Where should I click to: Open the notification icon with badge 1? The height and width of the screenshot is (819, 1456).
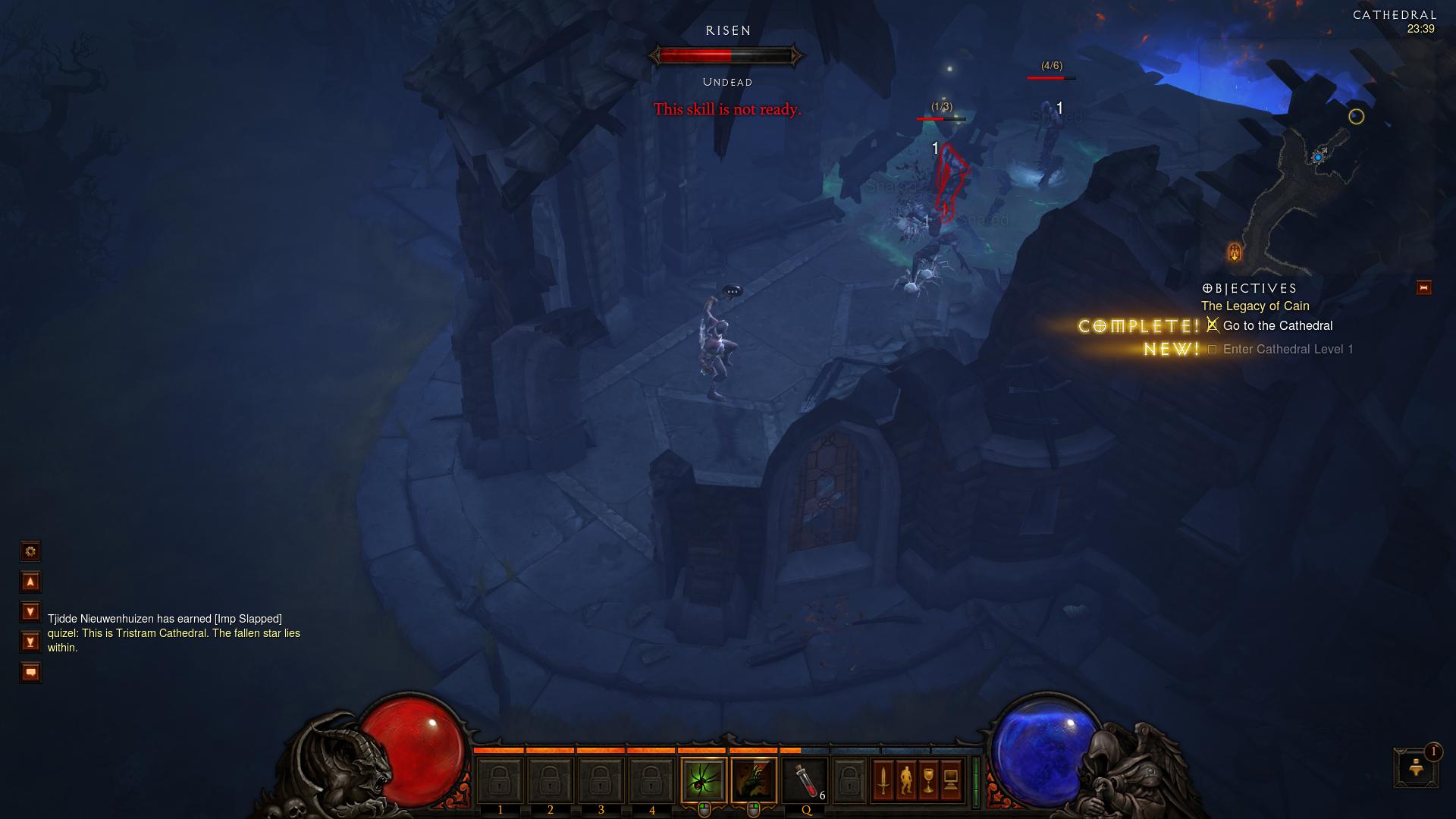1416,767
